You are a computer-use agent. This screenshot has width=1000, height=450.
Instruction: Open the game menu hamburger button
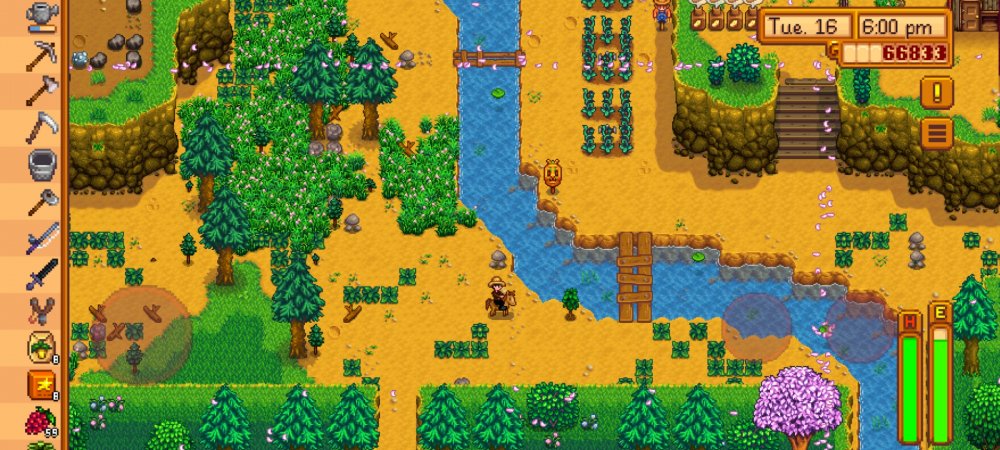pyautogui.click(x=937, y=132)
